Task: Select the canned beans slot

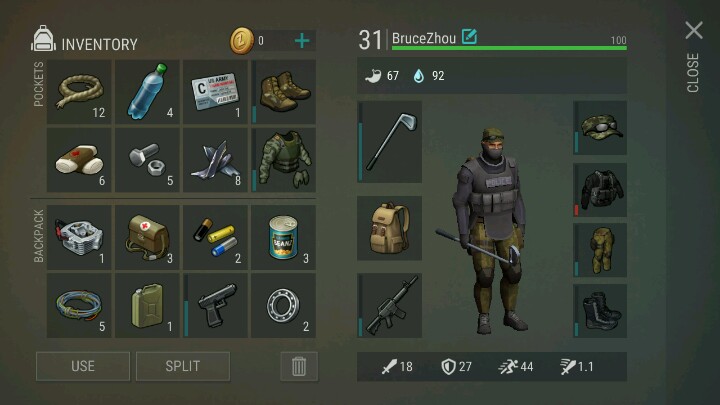Action: pyautogui.click(x=284, y=237)
